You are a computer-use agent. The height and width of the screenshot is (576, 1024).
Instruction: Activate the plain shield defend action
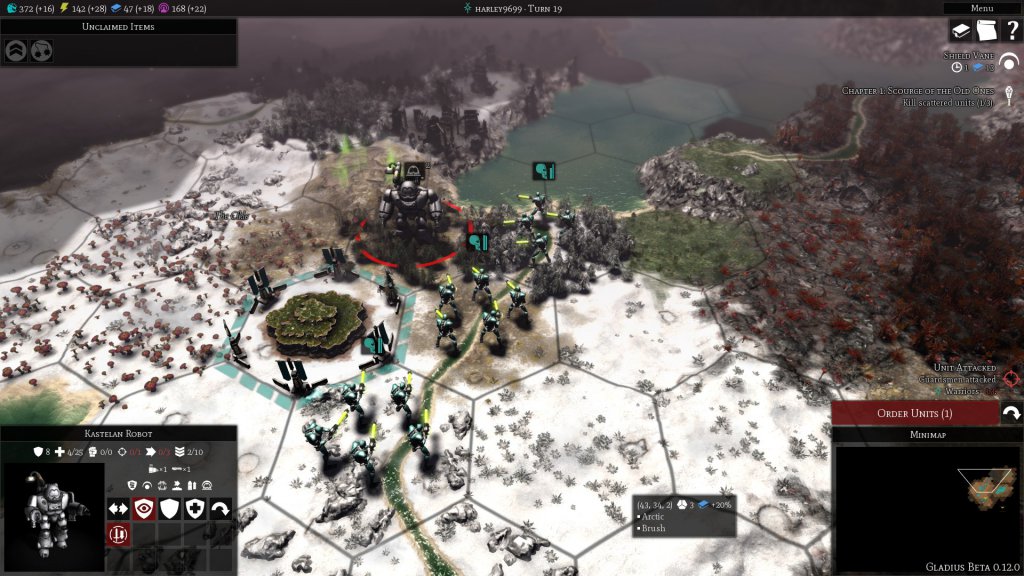[170, 509]
